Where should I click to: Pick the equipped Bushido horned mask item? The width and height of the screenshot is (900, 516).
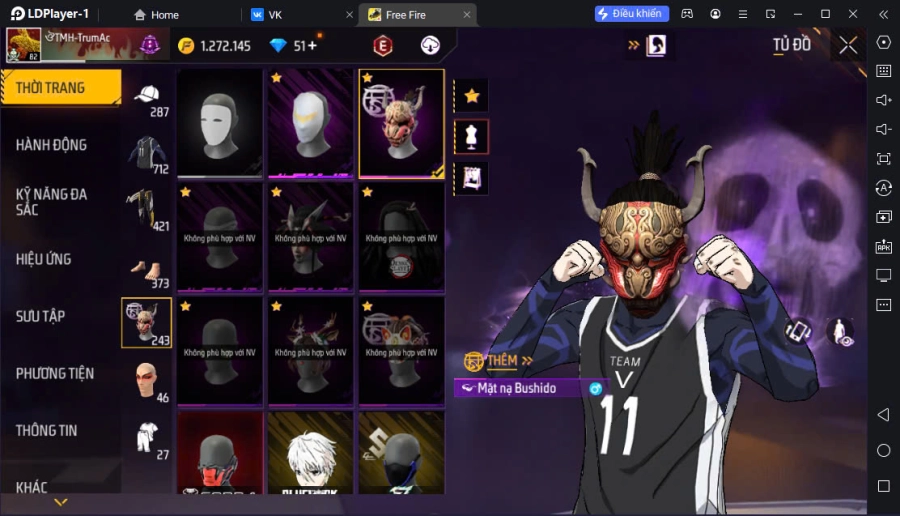401,122
